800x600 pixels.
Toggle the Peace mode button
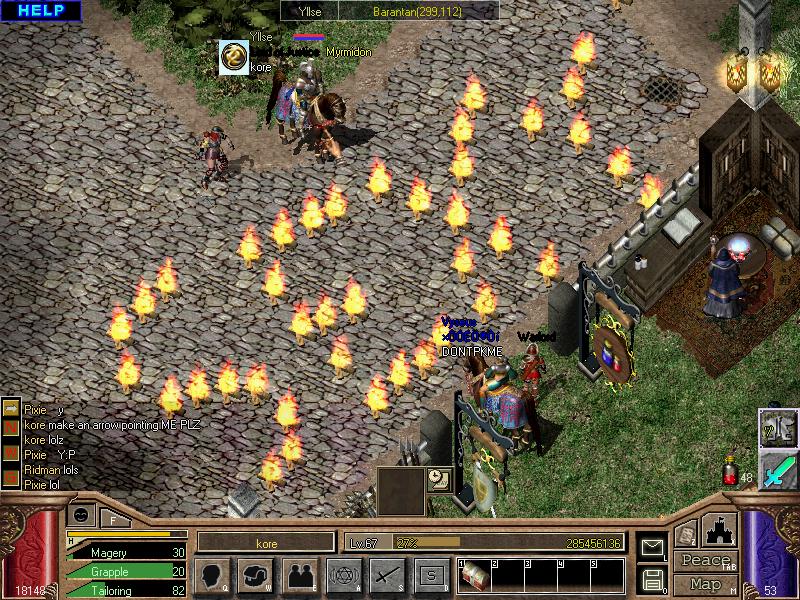pos(705,561)
